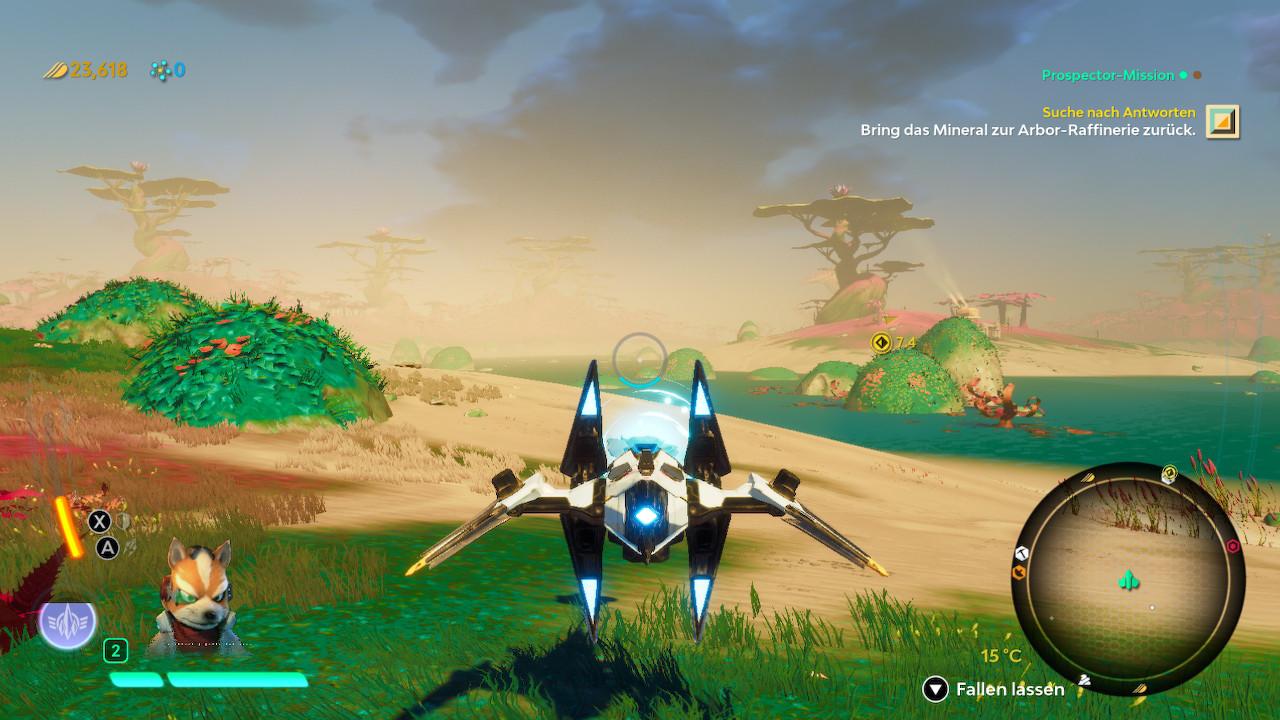
Task: Click the orange hexagon marker on minimap
Action: click(x=1020, y=572)
